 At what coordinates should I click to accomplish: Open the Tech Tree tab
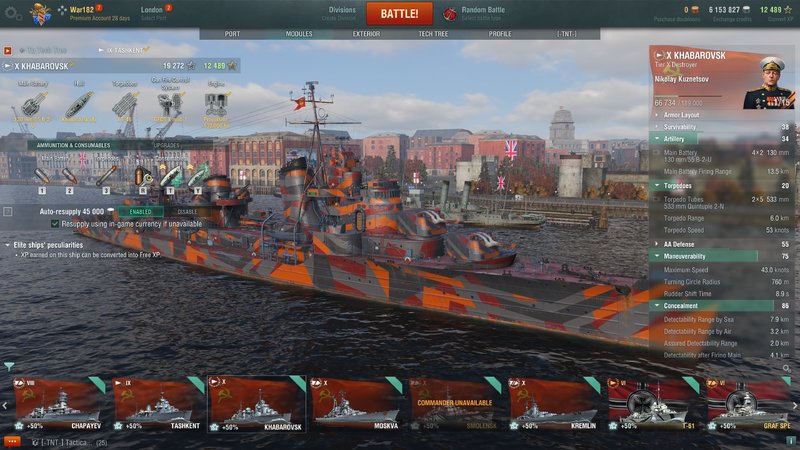point(433,33)
